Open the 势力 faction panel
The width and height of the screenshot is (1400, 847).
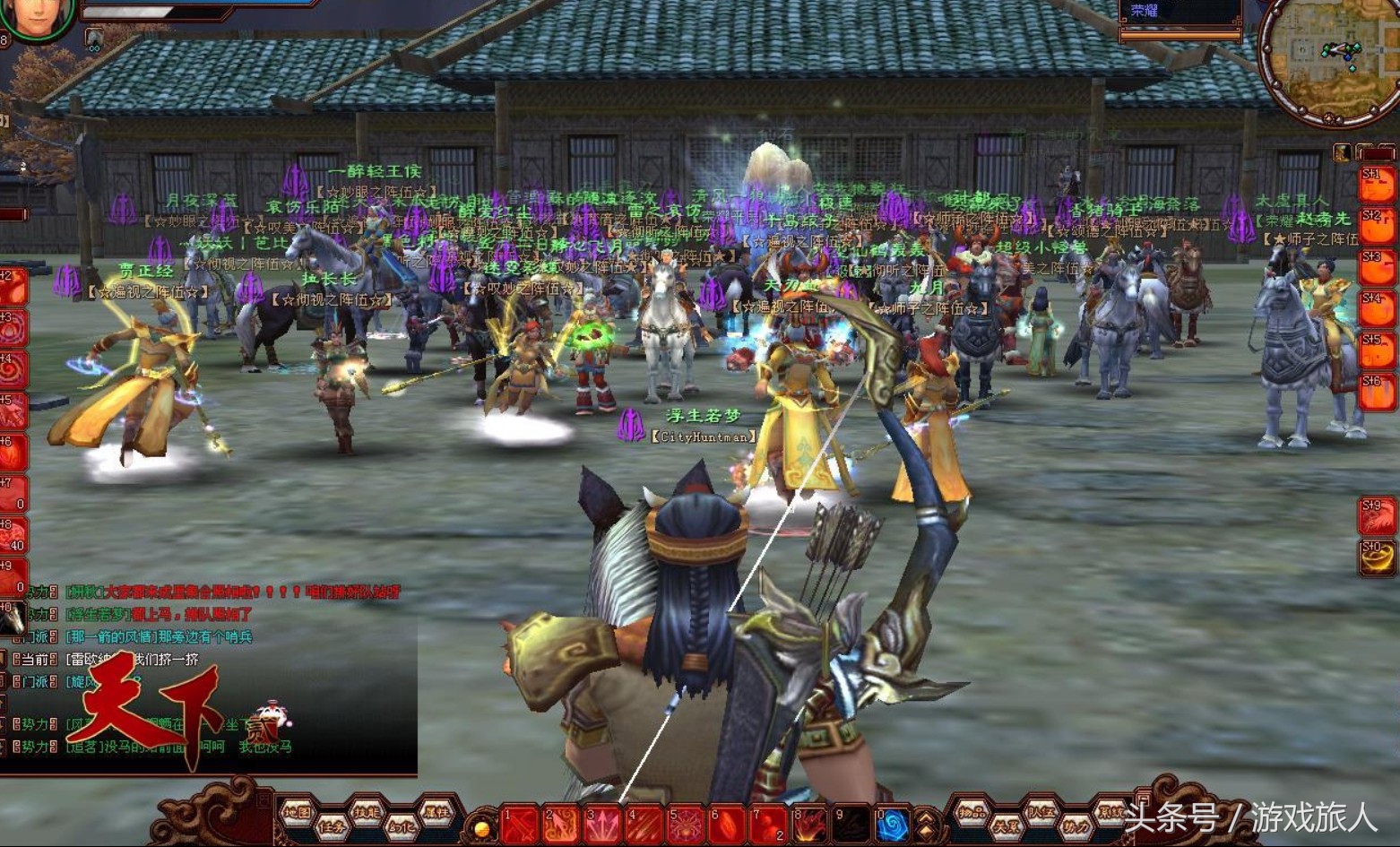click(x=1075, y=827)
